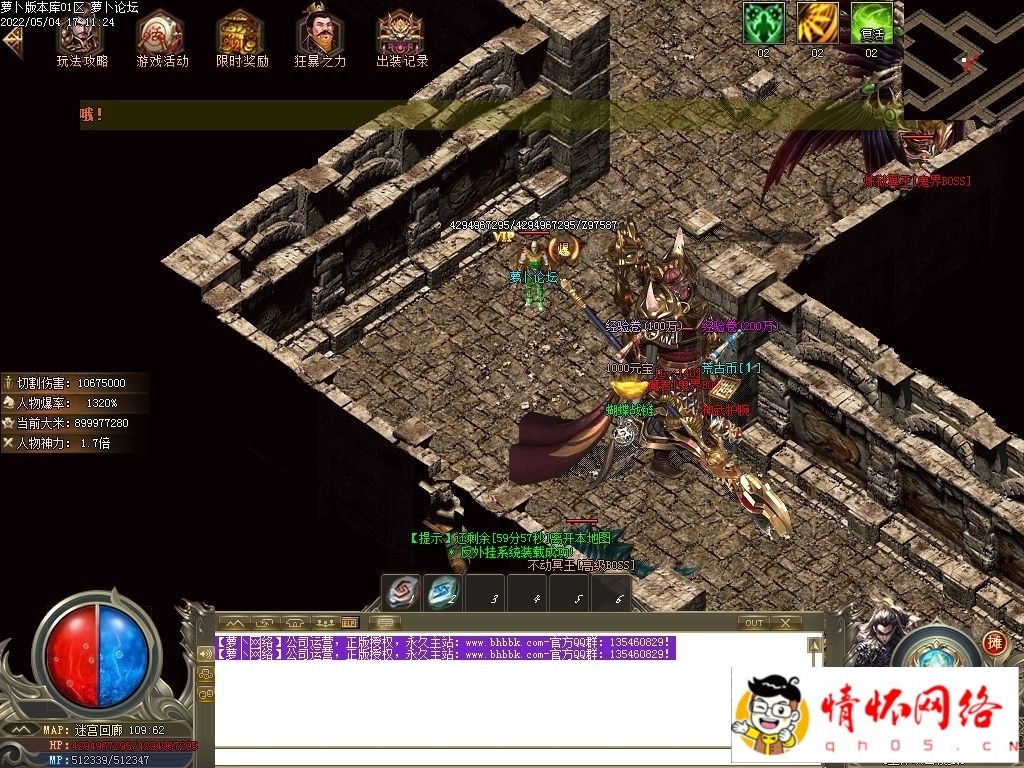Click the speech bubble chat button

click(x=384, y=622)
